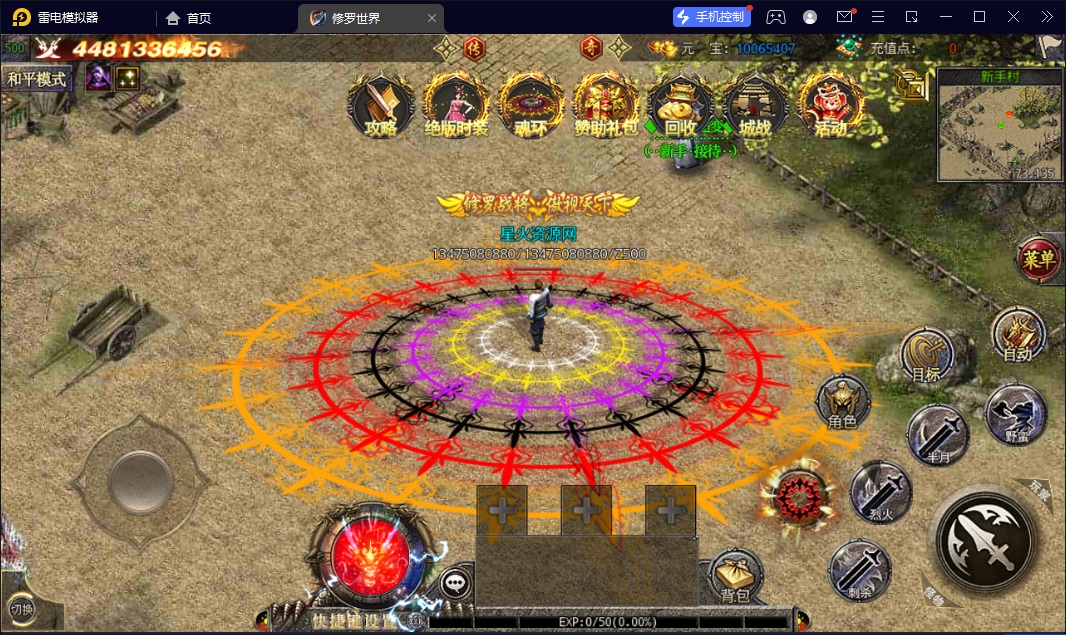Activate the 野蛮 charge skill
1066x635 pixels.
tap(1015, 414)
